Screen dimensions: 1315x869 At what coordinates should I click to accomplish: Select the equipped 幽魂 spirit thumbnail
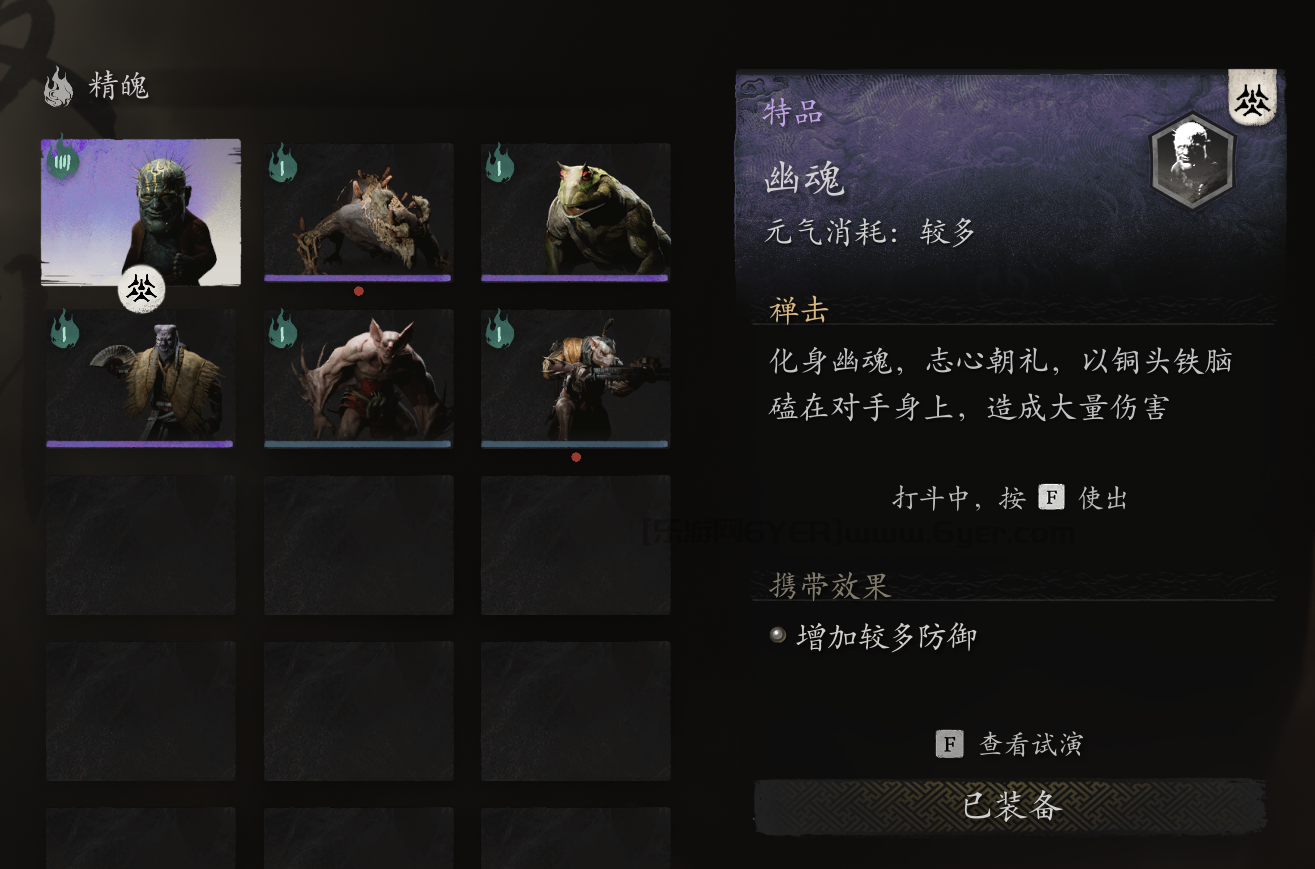(x=141, y=211)
